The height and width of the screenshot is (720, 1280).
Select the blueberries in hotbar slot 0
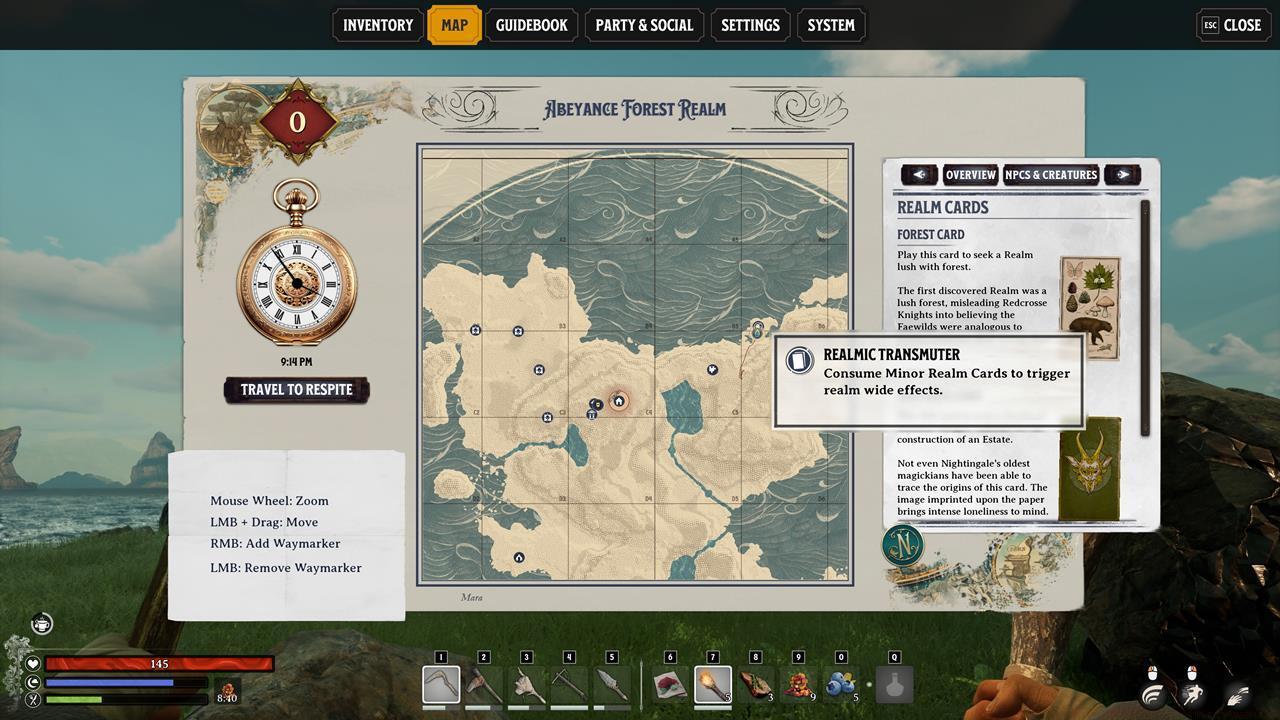pos(841,685)
